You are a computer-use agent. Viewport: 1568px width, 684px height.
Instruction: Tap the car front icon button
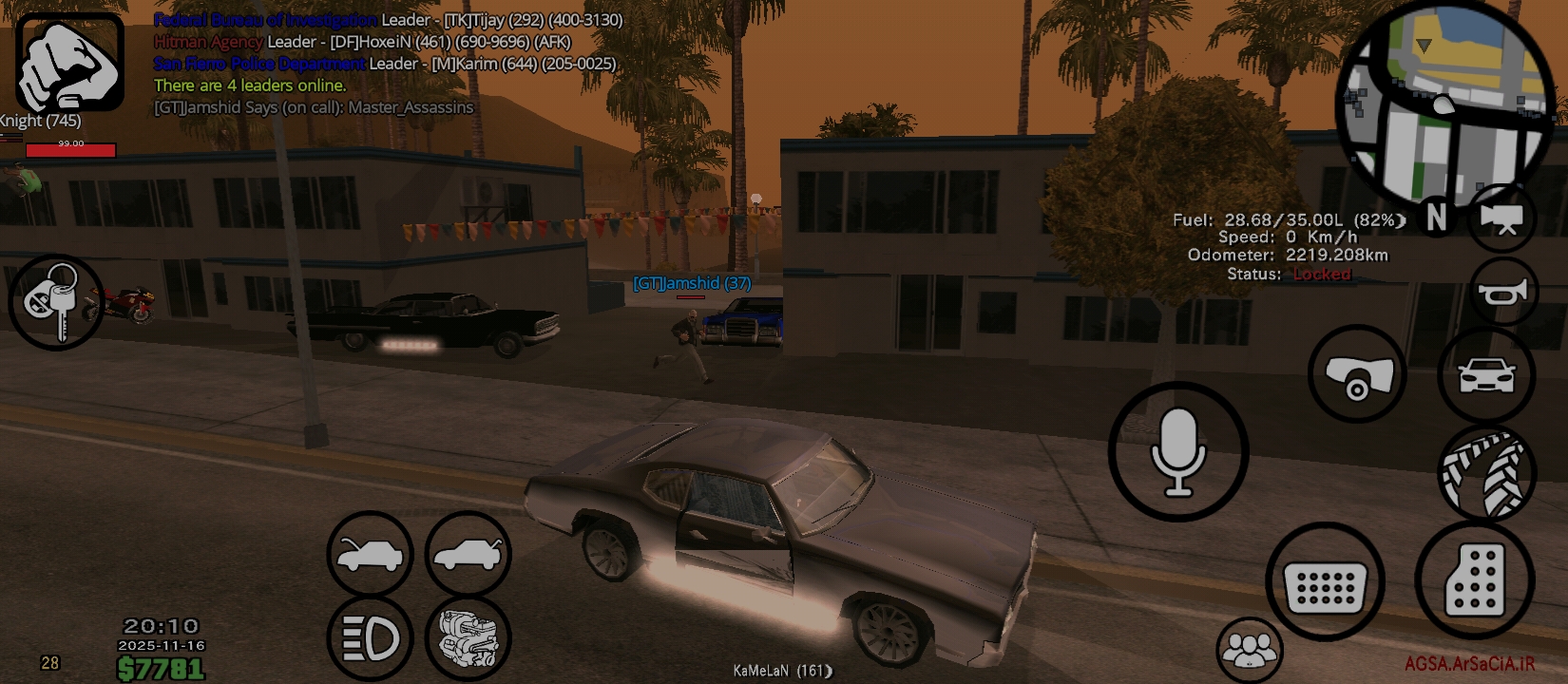(1486, 374)
